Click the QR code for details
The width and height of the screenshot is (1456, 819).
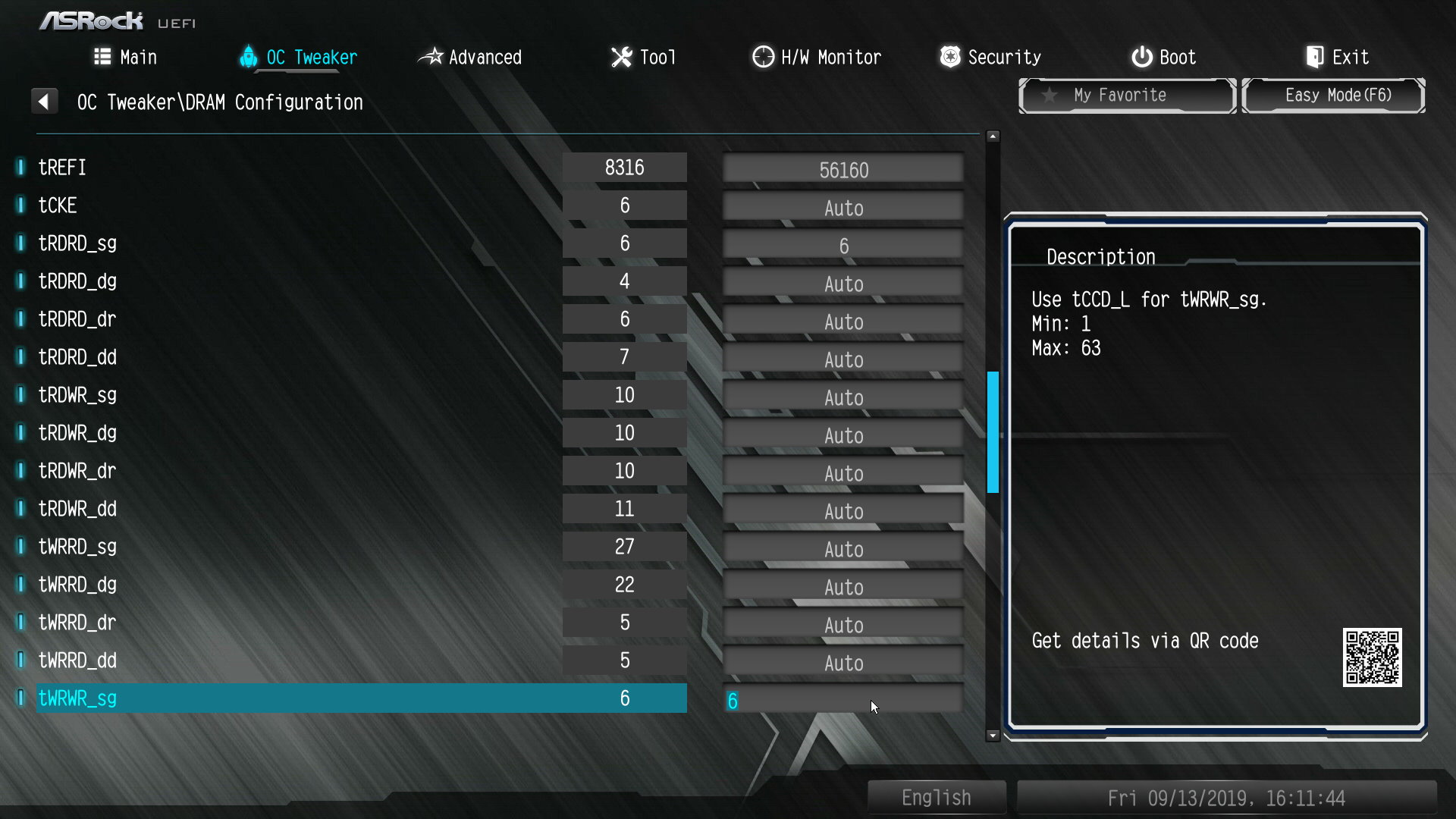tap(1372, 657)
